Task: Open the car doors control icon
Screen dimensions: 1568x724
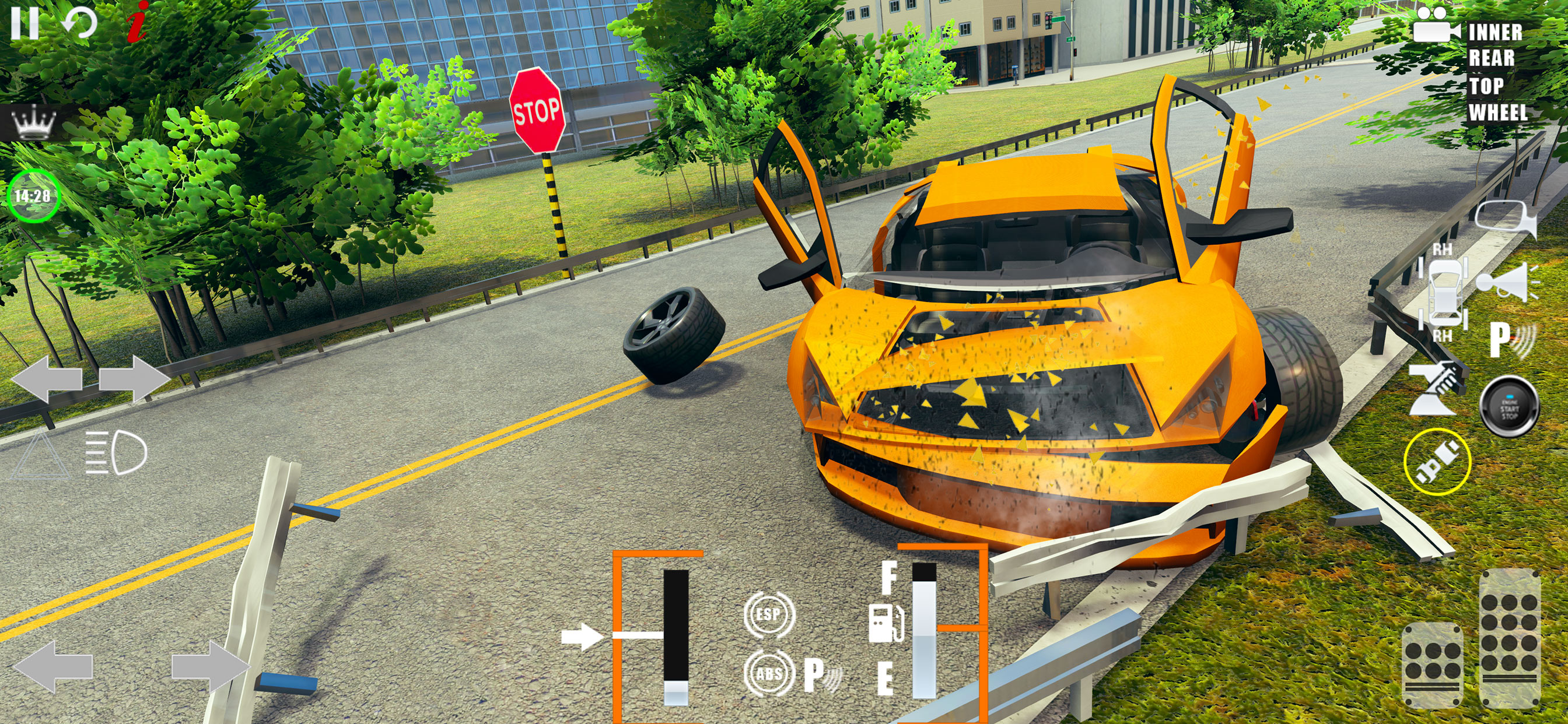Action: pos(1443,293)
